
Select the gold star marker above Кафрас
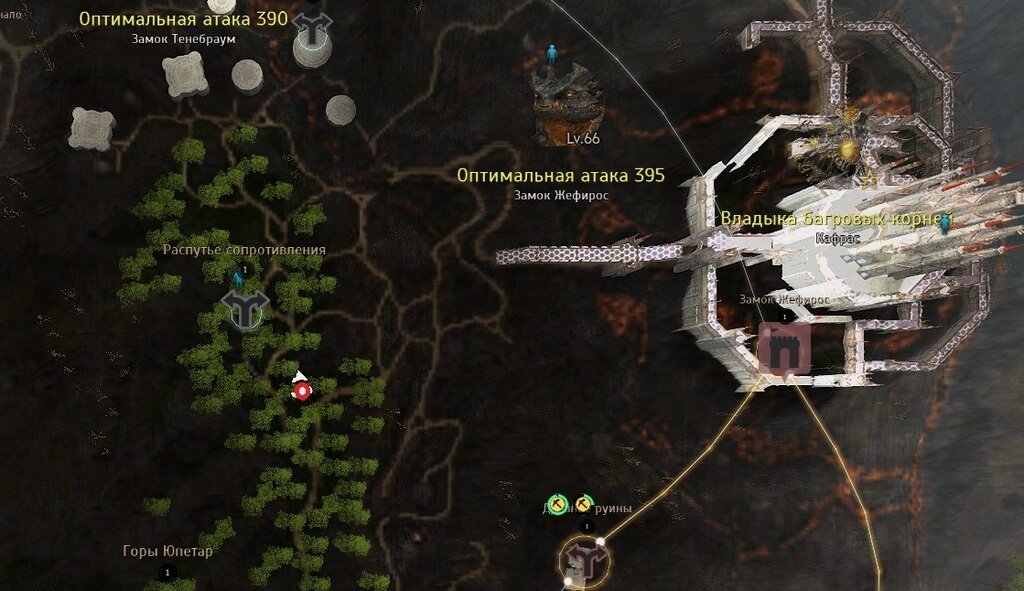coord(870,179)
